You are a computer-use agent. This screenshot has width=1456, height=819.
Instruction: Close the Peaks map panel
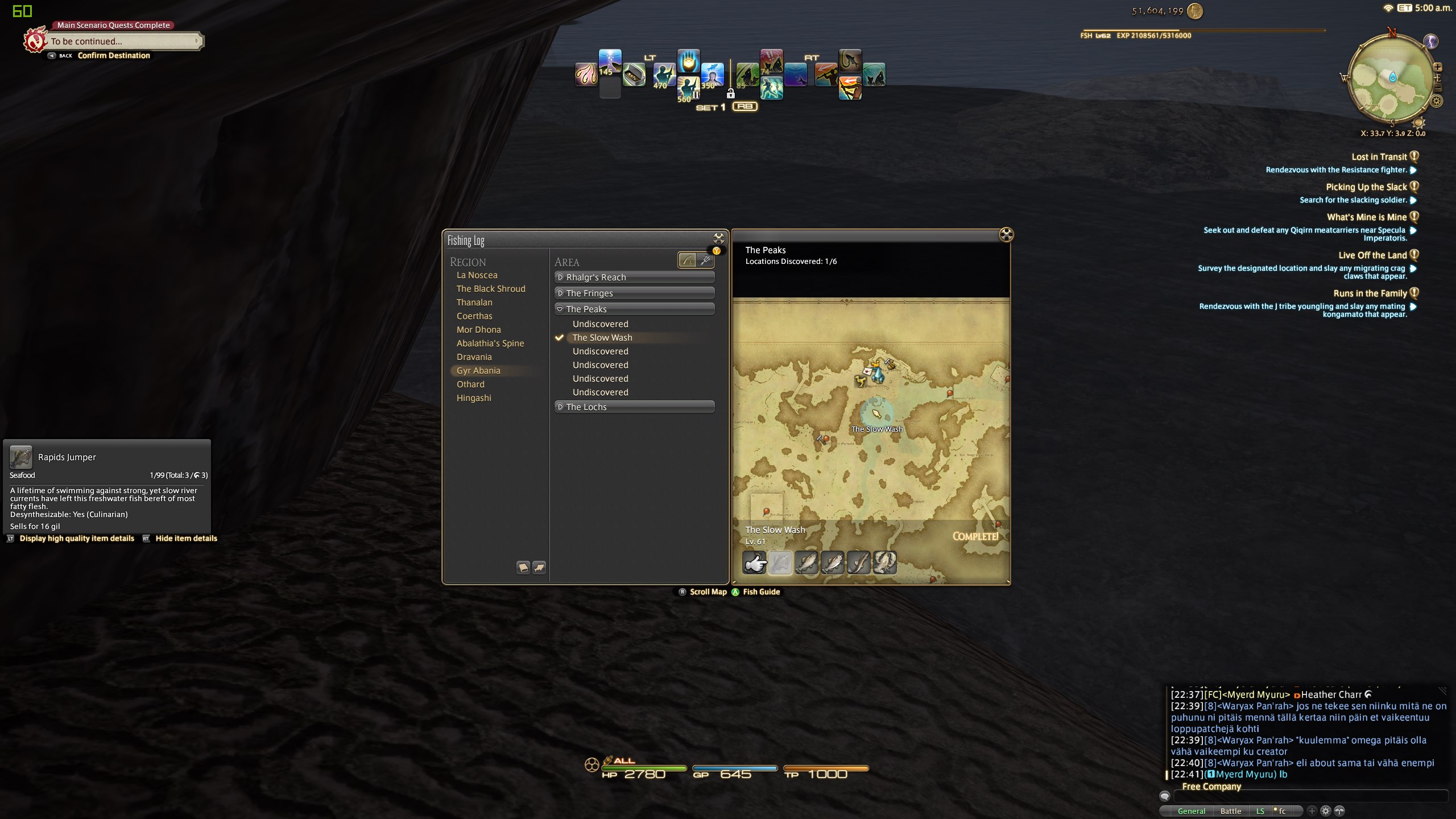click(1006, 235)
